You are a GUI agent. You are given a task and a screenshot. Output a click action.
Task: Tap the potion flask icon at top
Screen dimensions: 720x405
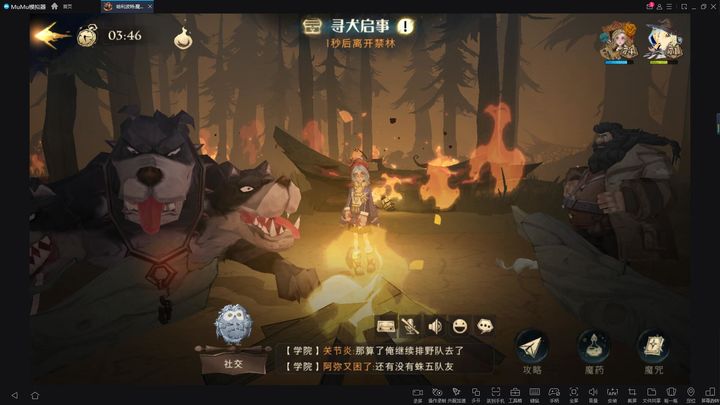pos(184,37)
